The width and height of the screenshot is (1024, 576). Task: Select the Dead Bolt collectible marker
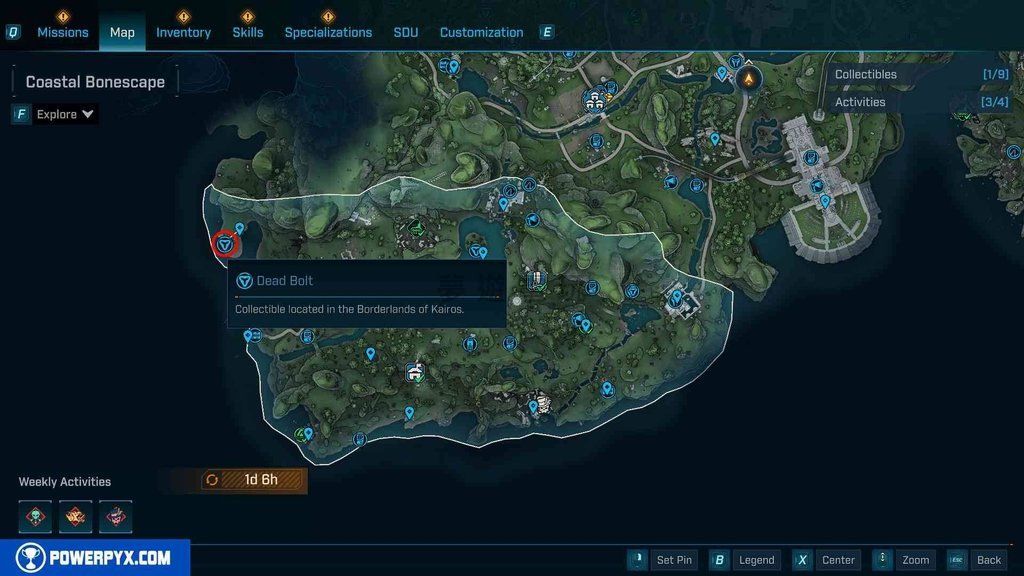coord(225,243)
